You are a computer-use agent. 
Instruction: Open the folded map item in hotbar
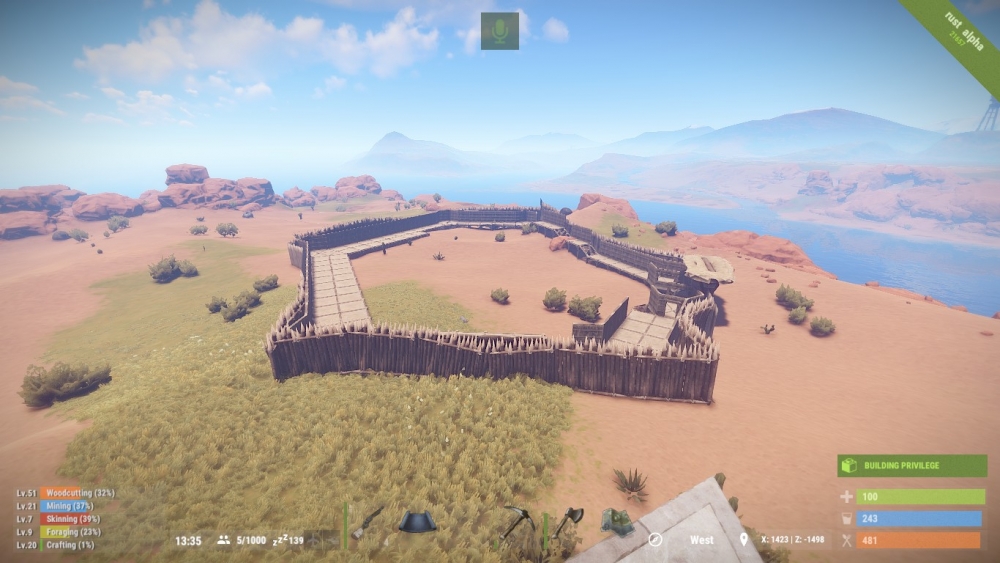coord(618,521)
